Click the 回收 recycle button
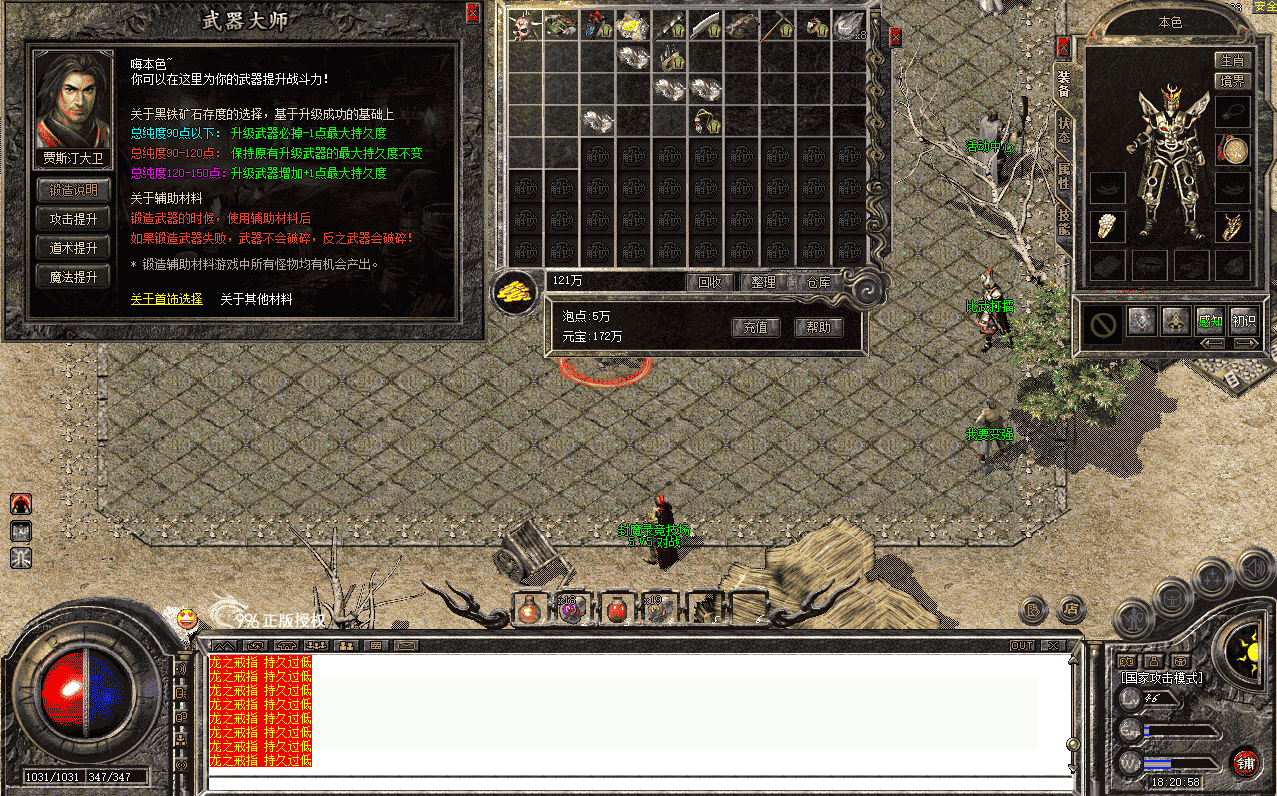This screenshot has width=1277, height=796. (710, 282)
